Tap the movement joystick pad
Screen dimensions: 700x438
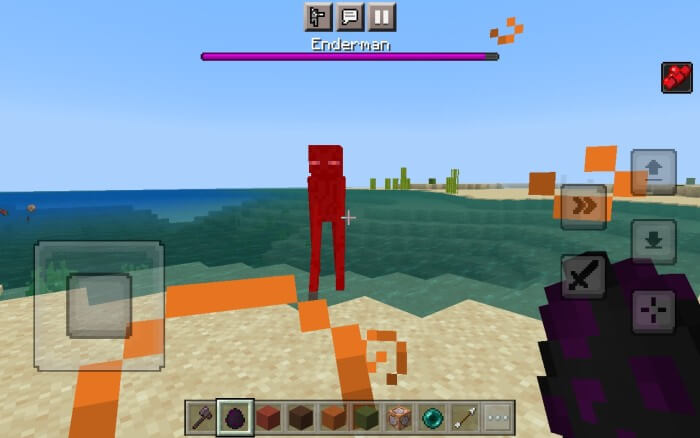pyautogui.click(x=99, y=305)
